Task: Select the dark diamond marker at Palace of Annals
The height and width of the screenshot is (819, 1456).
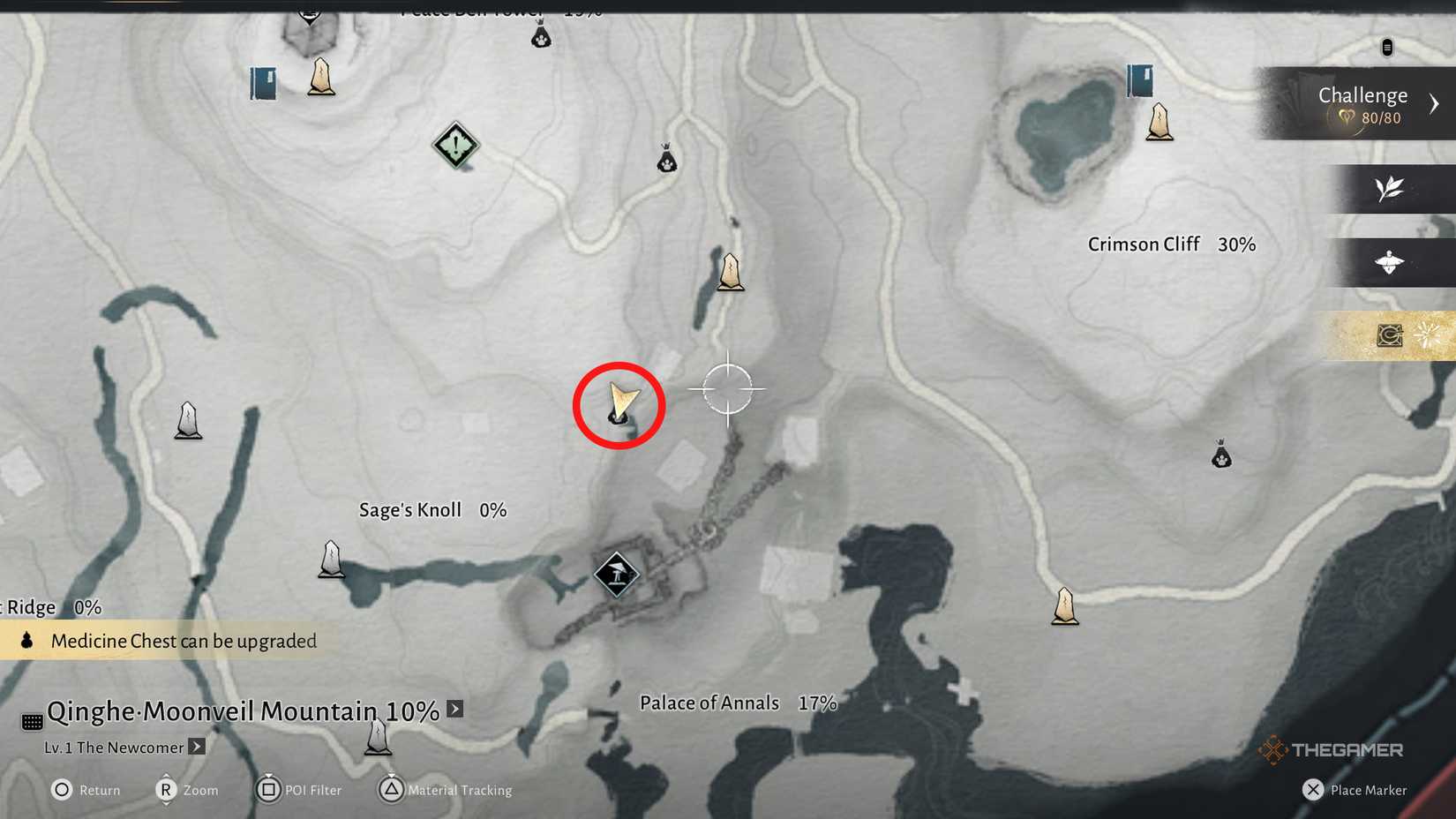Action: (x=616, y=574)
